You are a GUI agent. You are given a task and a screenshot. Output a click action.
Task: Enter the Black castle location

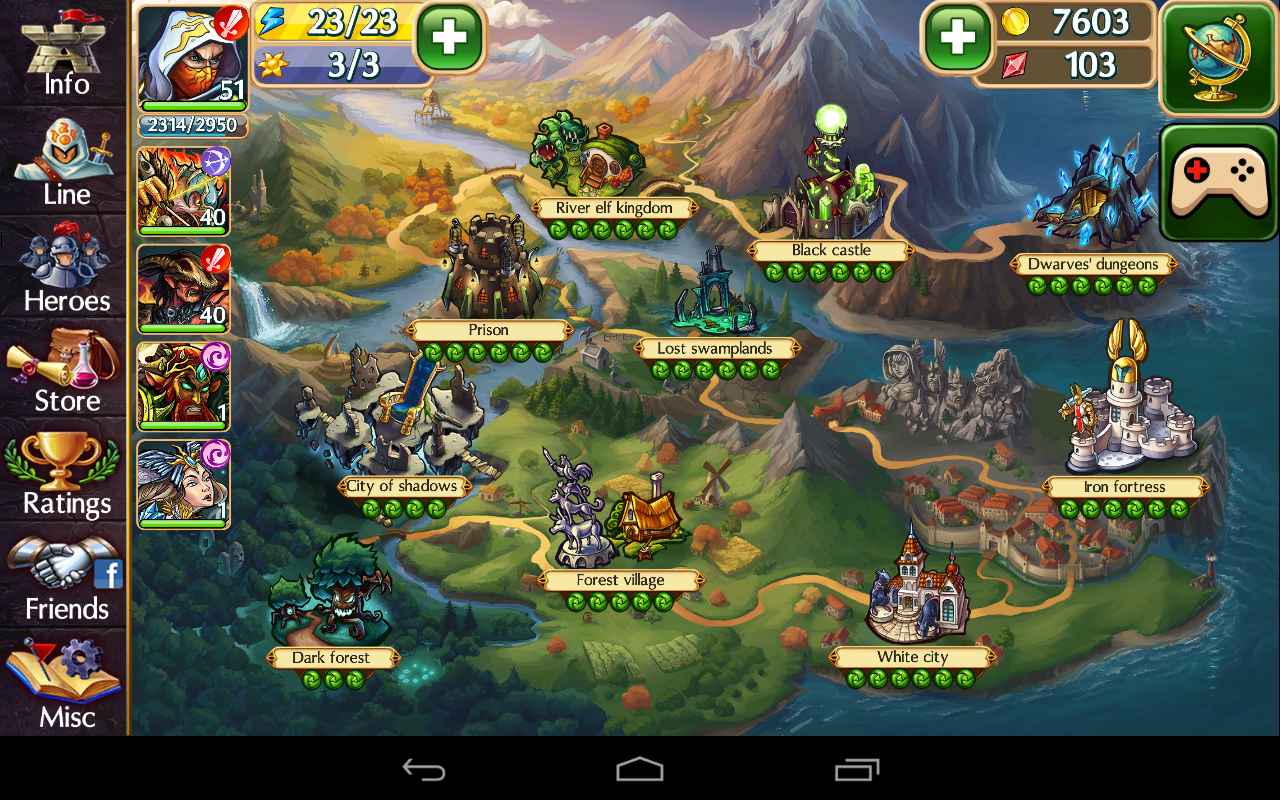830,250
